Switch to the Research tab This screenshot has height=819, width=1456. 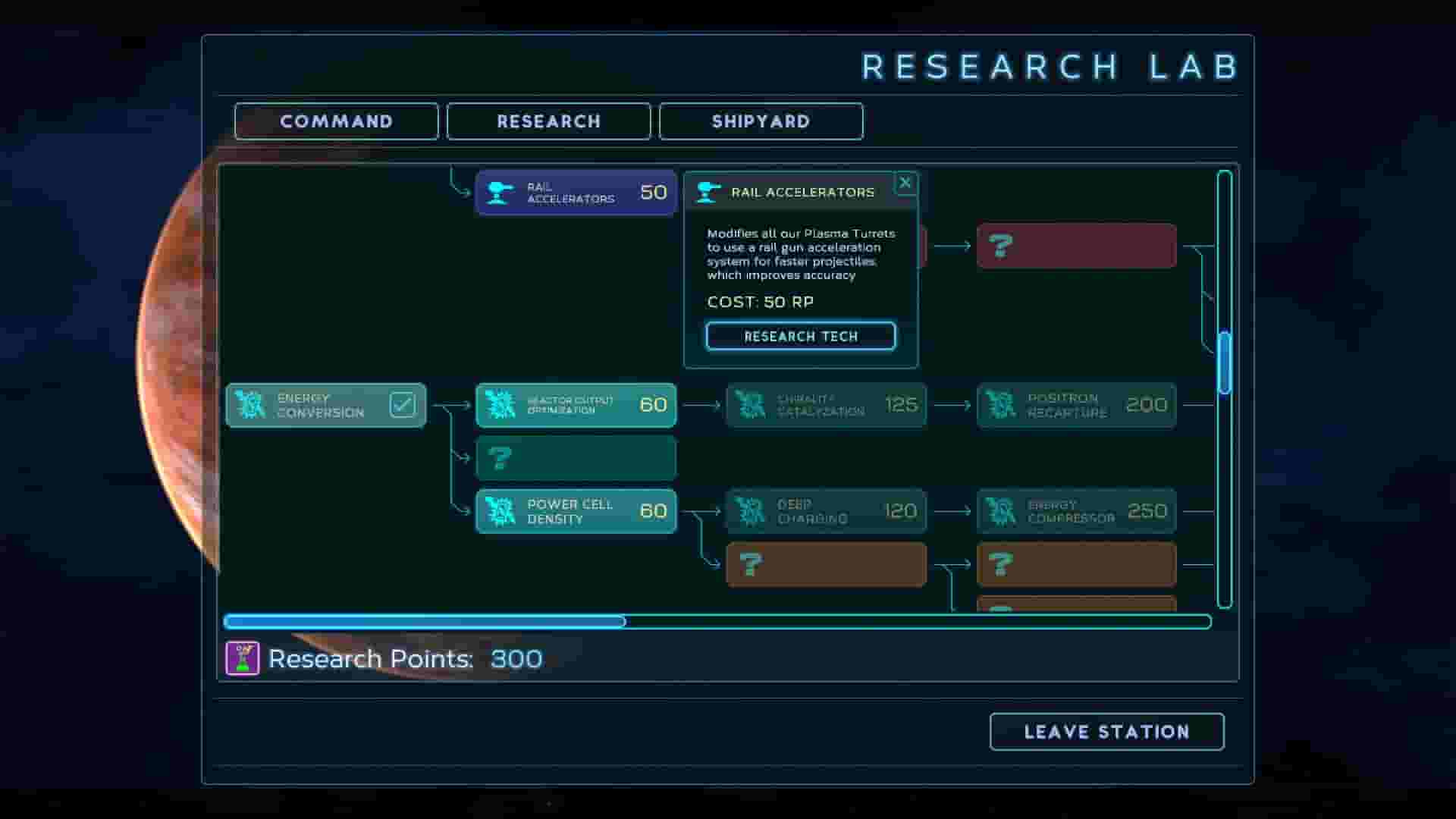[548, 121]
